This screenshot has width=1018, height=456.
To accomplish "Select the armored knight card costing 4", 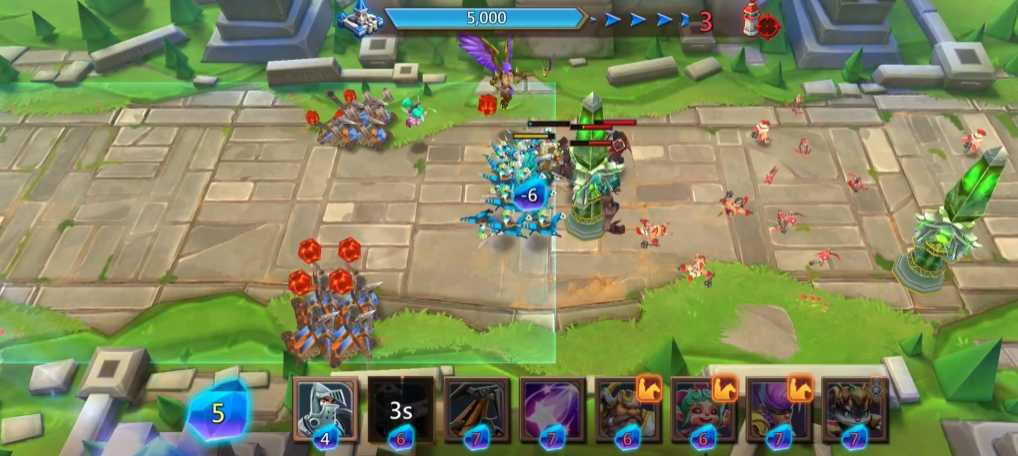I will (325, 408).
